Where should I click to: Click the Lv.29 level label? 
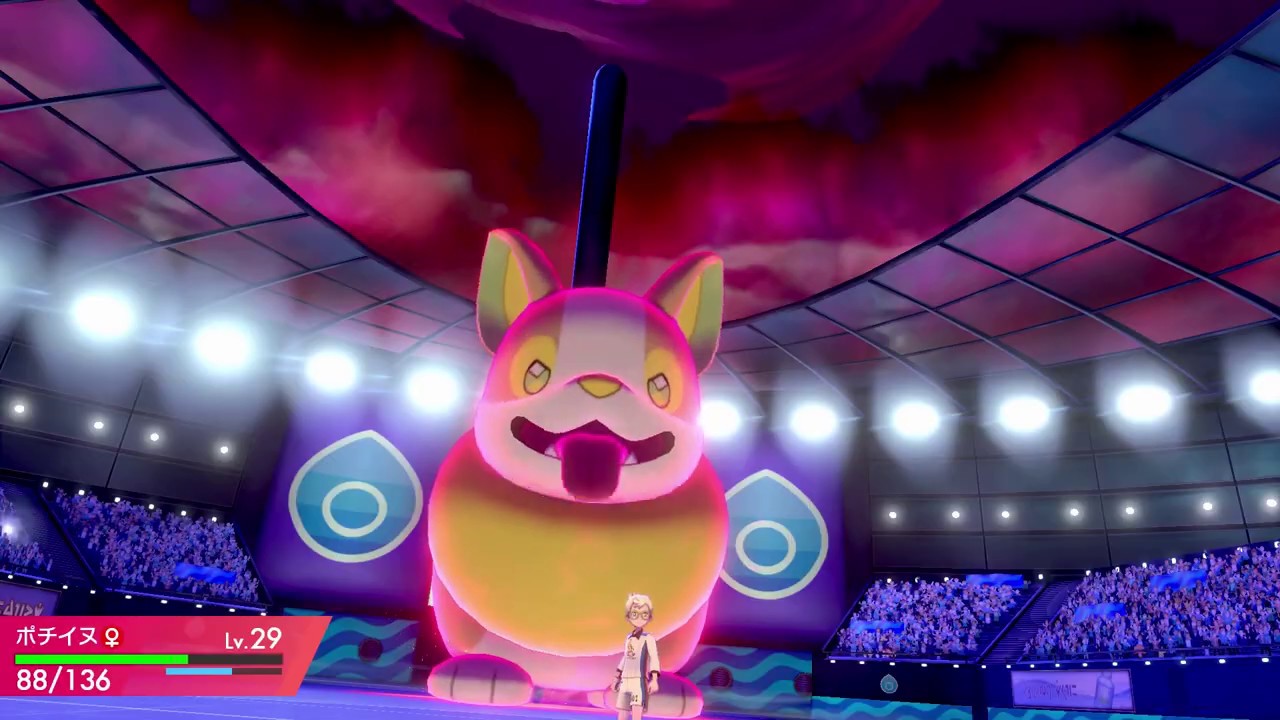253,640
